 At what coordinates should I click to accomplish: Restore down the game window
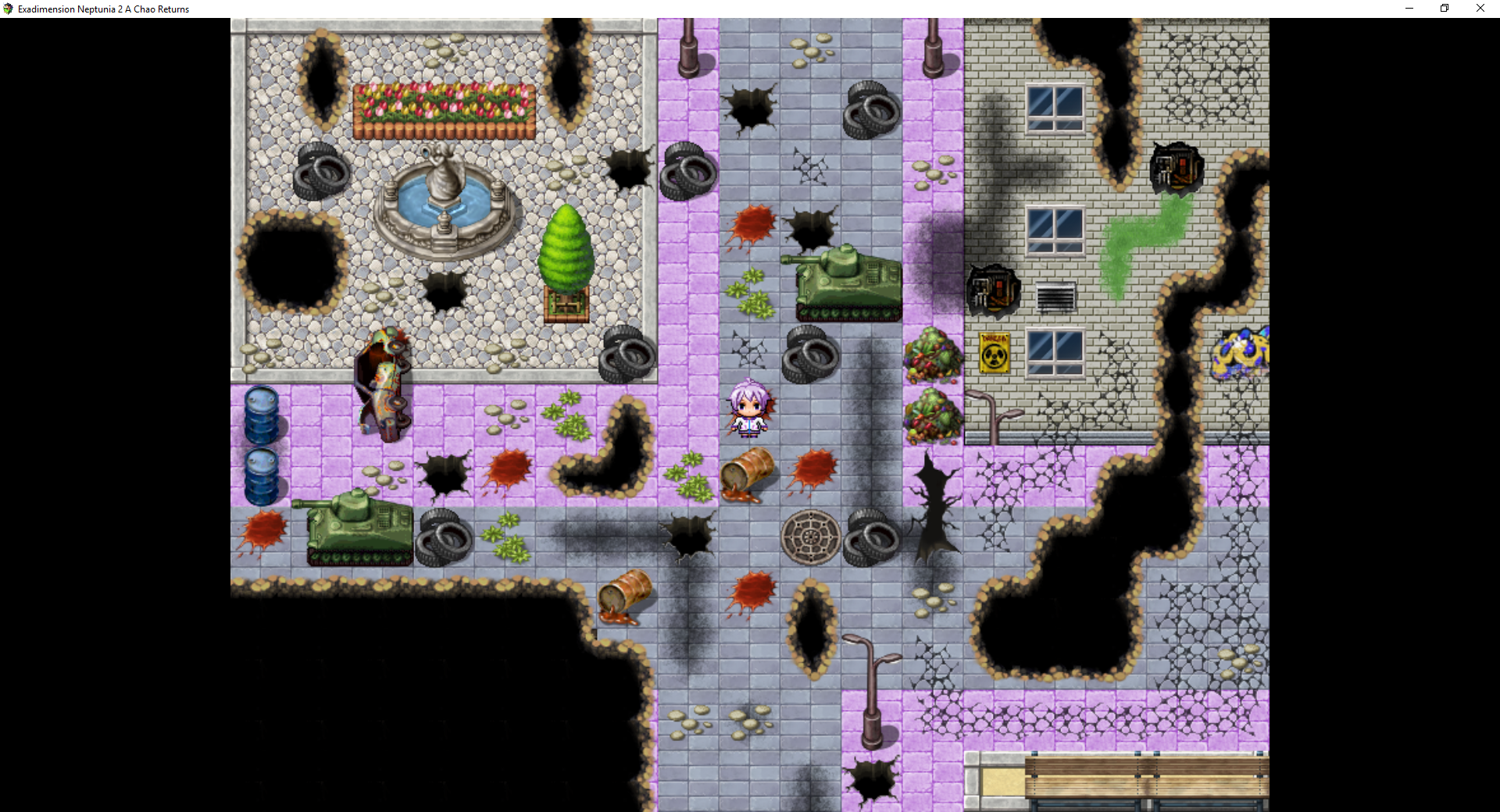coord(1445,9)
